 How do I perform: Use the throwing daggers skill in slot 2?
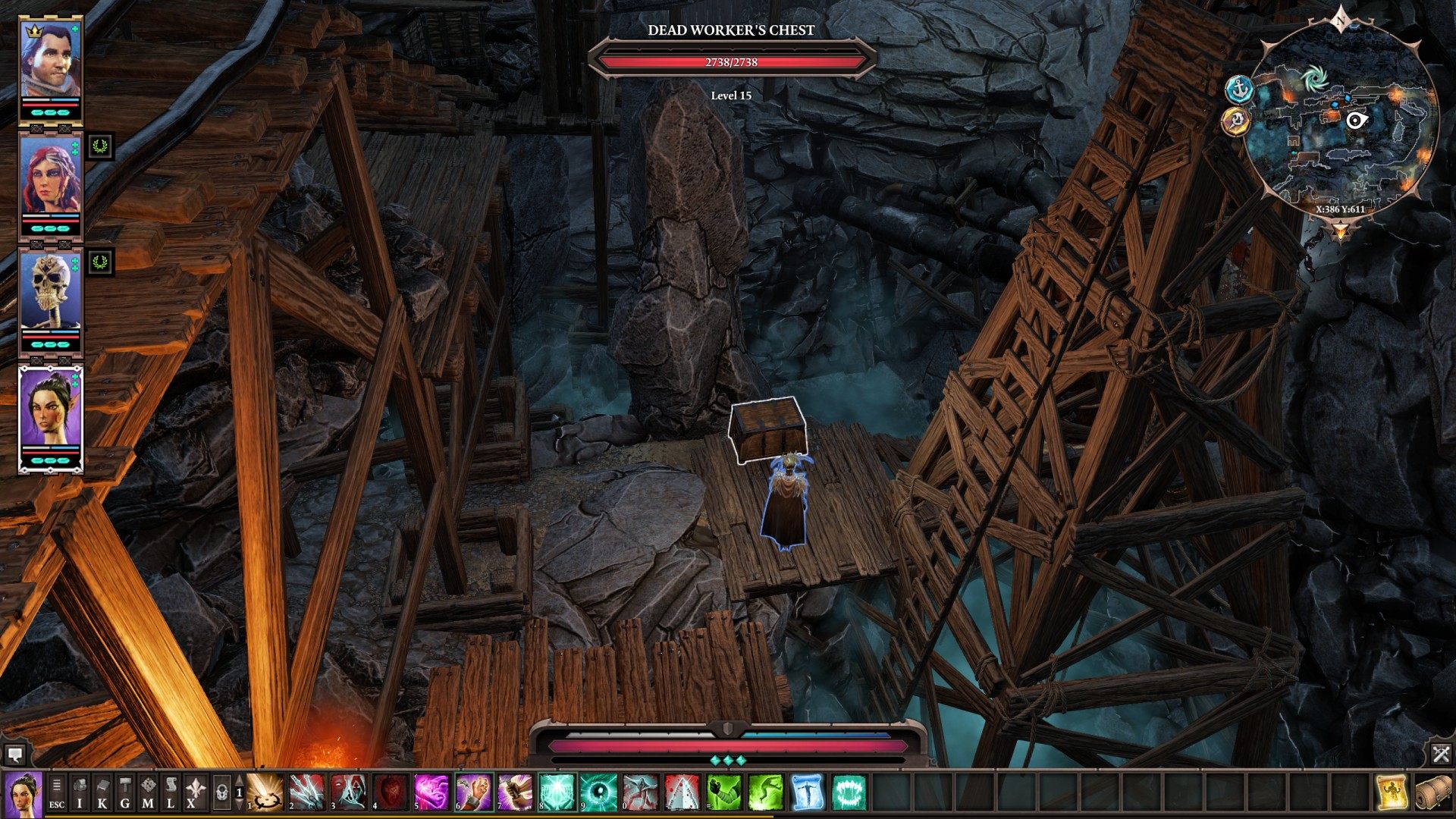[x=306, y=792]
